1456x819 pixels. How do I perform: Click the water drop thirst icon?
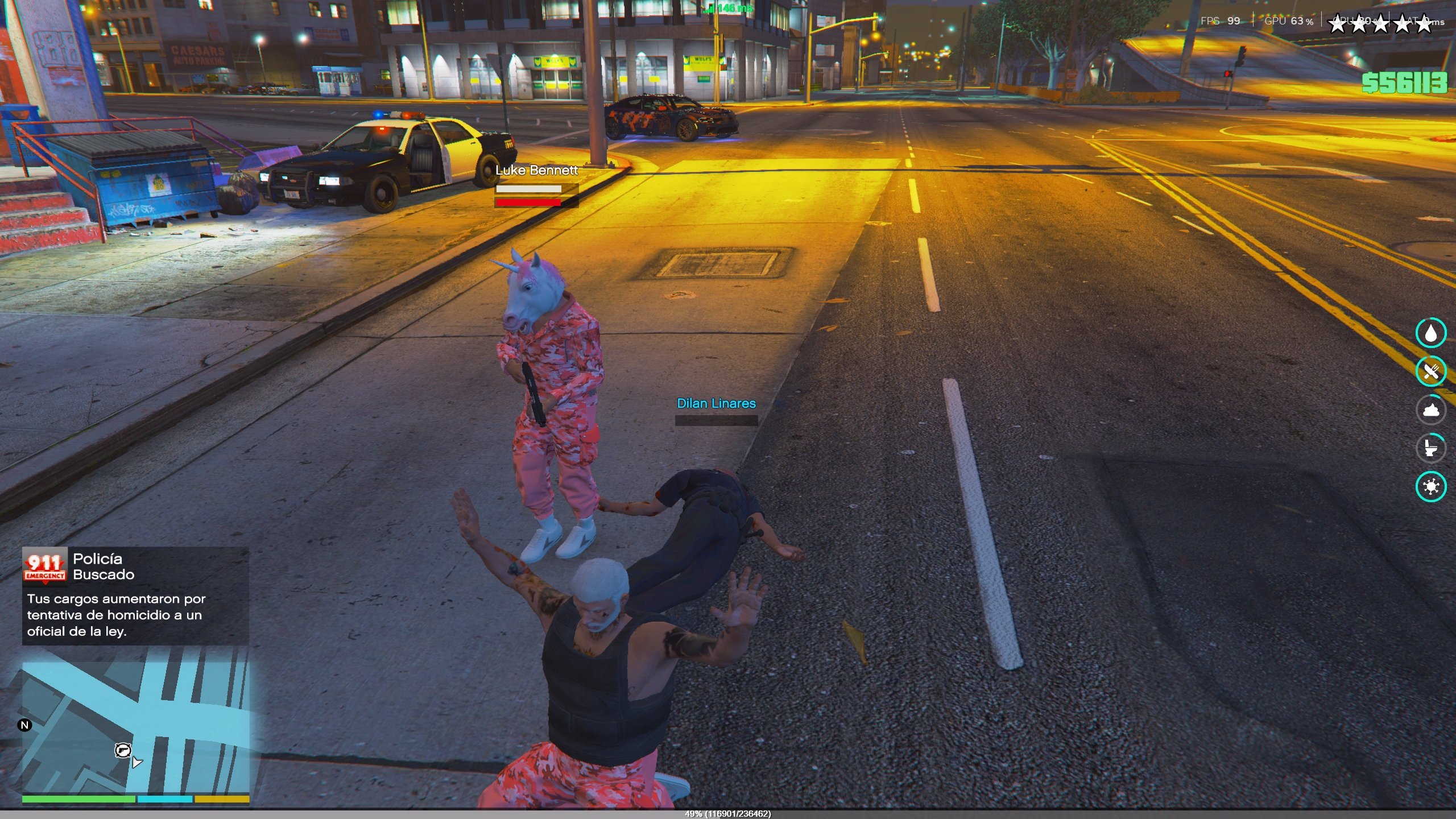click(x=1430, y=333)
